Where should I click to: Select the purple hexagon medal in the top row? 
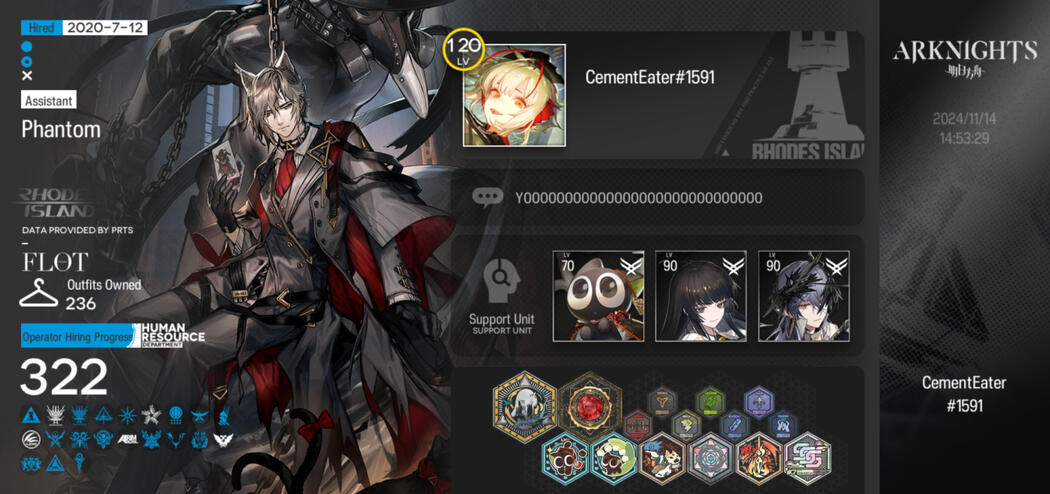click(x=759, y=402)
